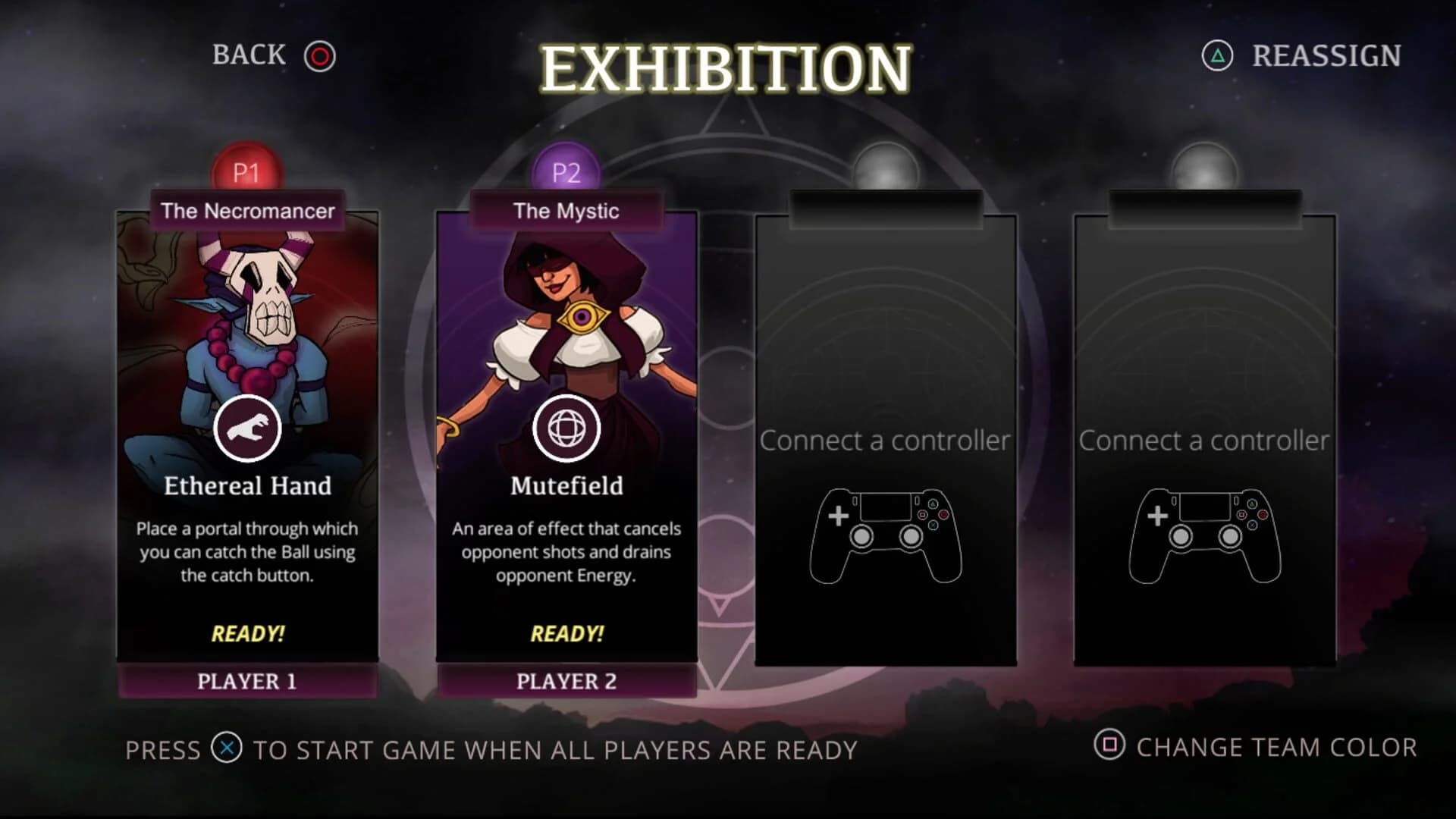Open The Necromancer character selector

coord(247,212)
